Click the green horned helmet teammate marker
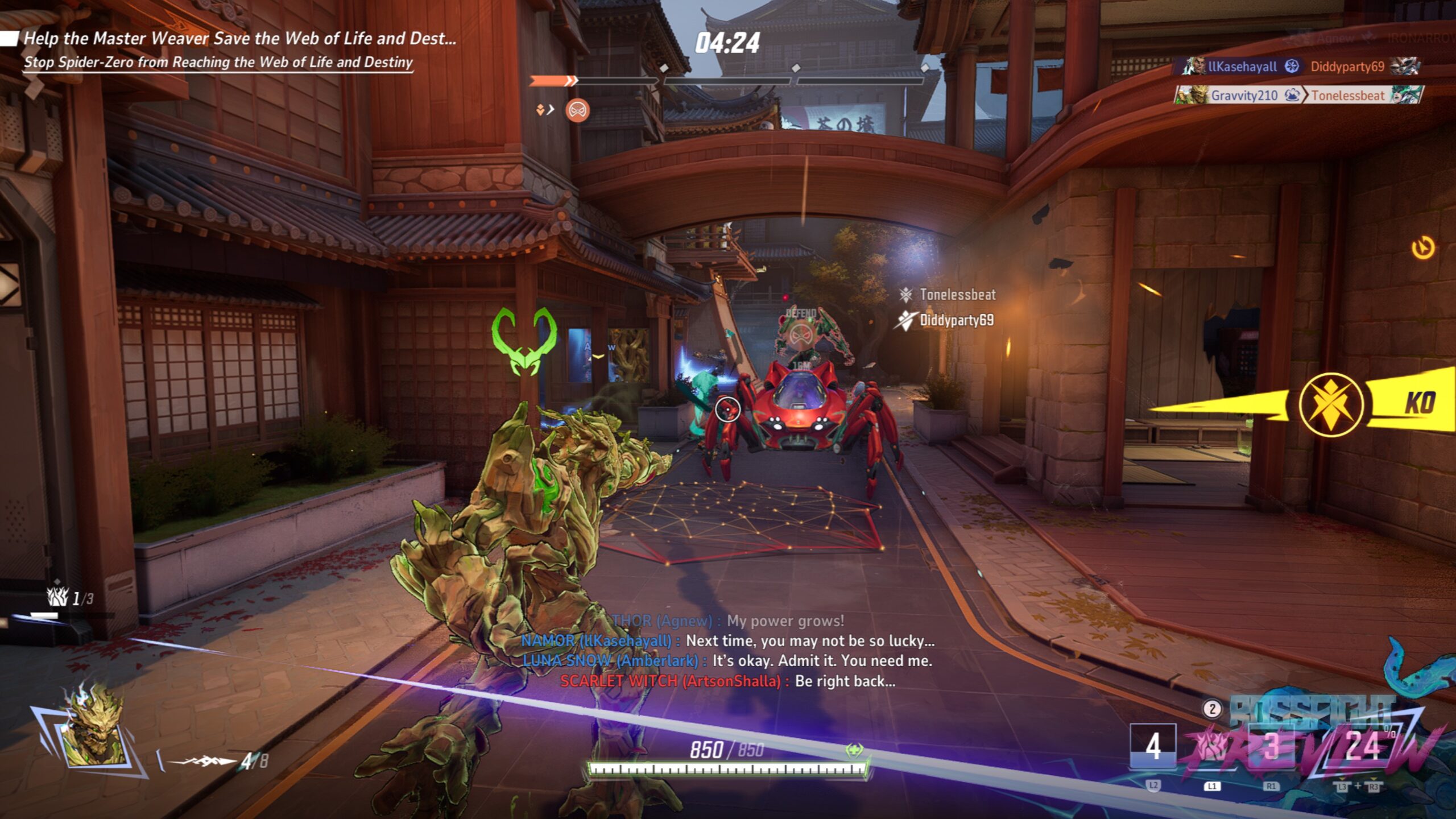 coord(524,341)
